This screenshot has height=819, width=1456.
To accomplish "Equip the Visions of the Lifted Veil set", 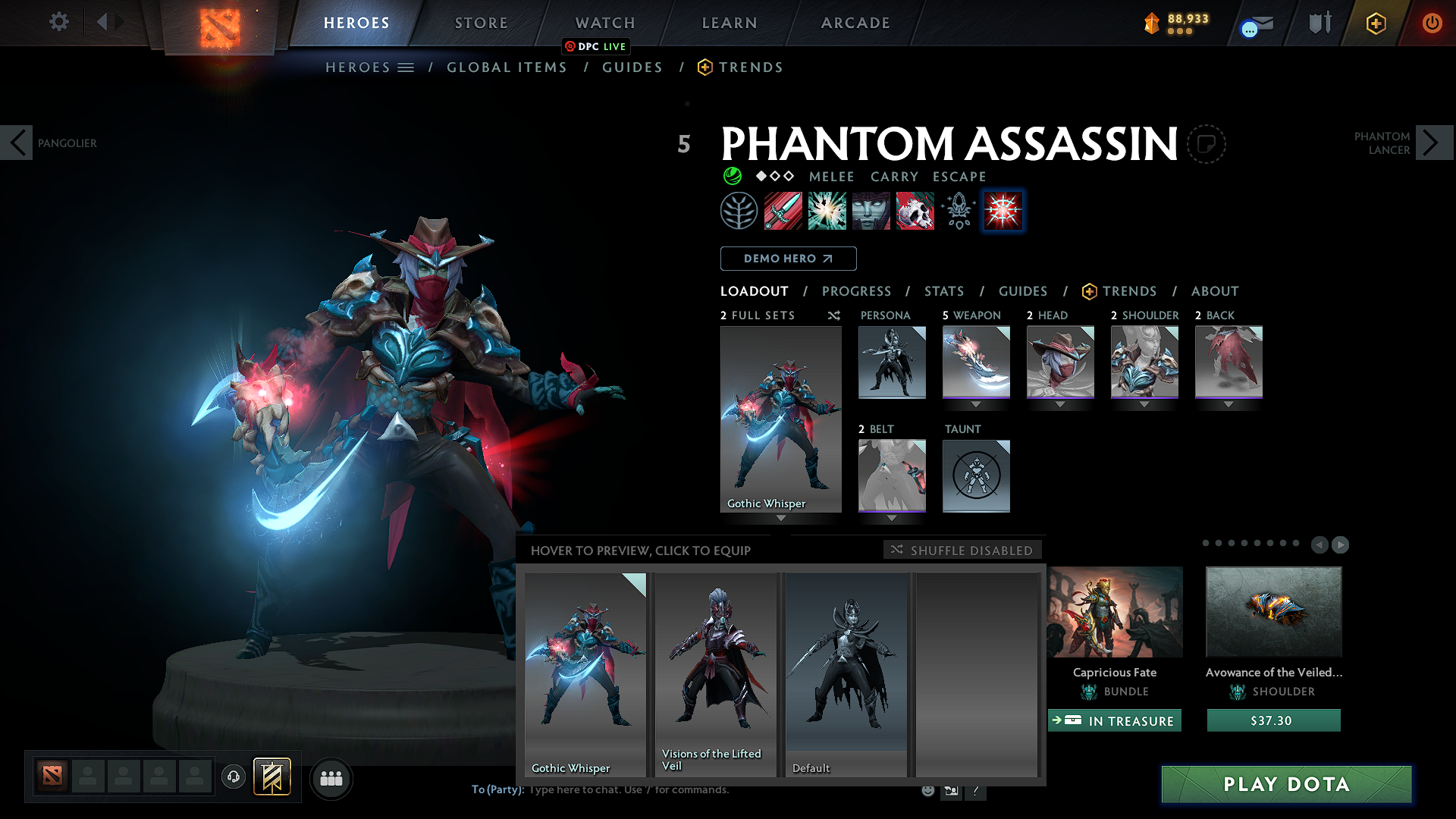I will pyautogui.click(x=716, y=674).
